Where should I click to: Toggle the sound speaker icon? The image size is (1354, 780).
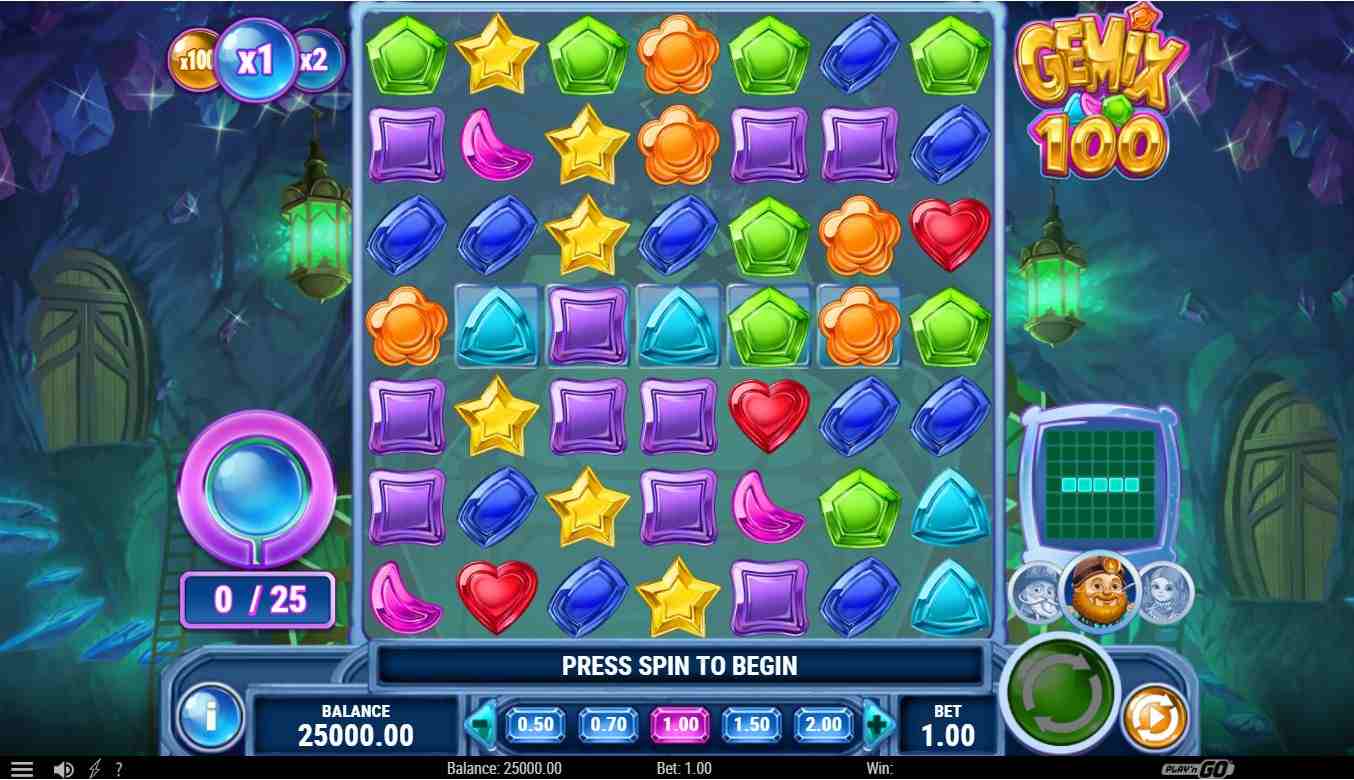coord(64,769)
